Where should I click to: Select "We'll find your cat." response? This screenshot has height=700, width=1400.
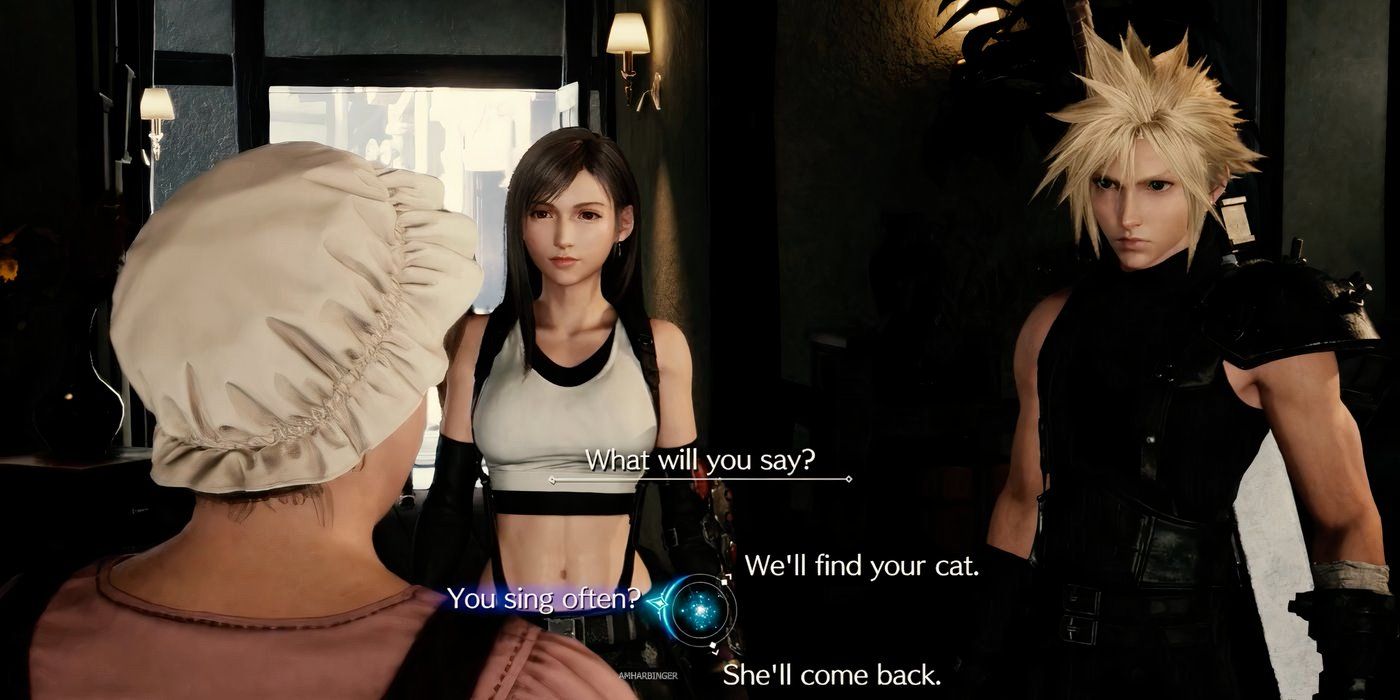pos(861,566)
